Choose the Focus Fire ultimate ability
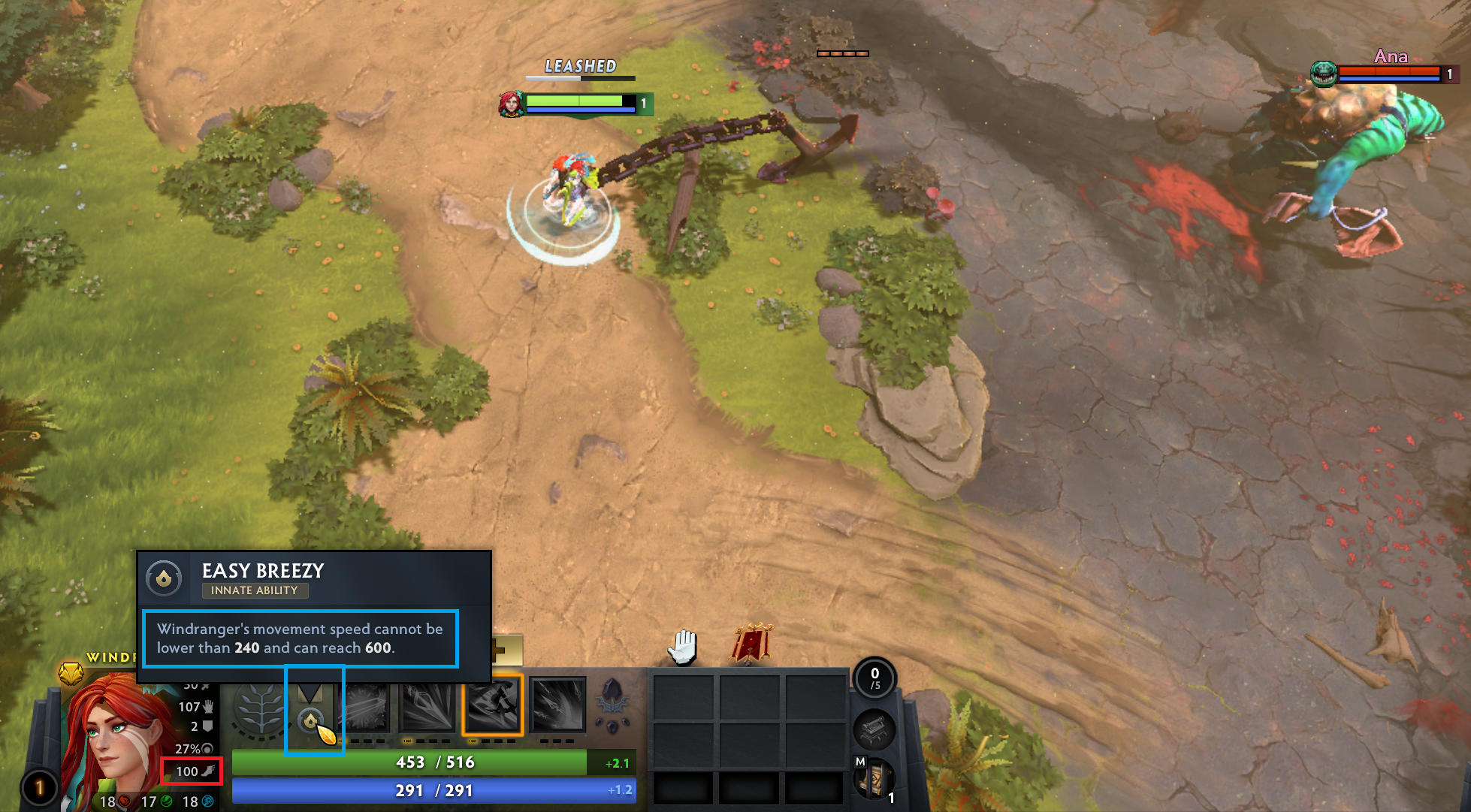This screenshot has height=812, width=1471. point(557,705)
